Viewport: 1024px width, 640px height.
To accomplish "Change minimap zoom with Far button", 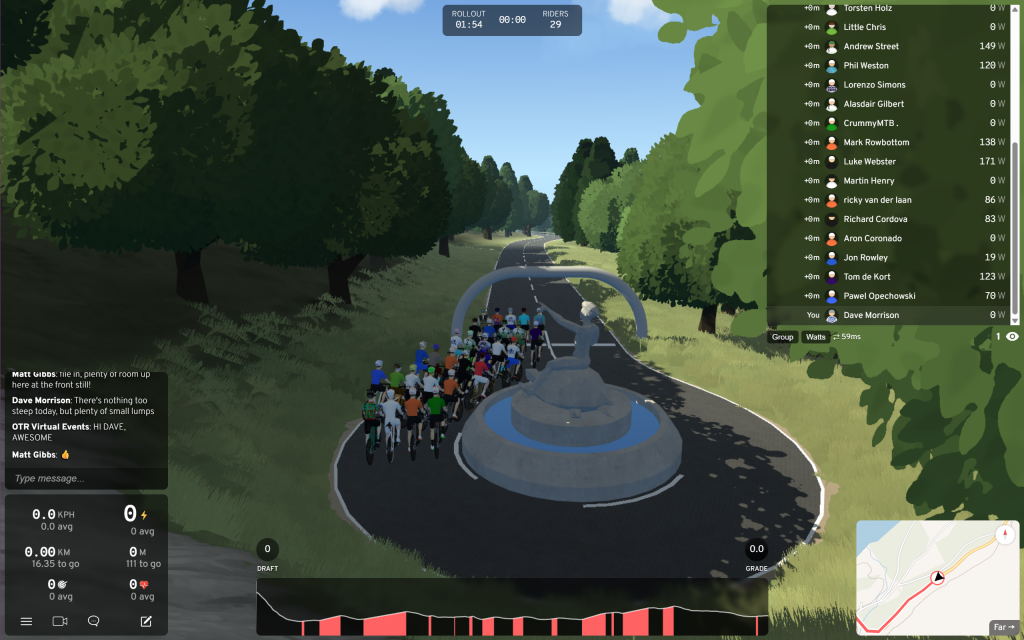I will (1003, 627).
